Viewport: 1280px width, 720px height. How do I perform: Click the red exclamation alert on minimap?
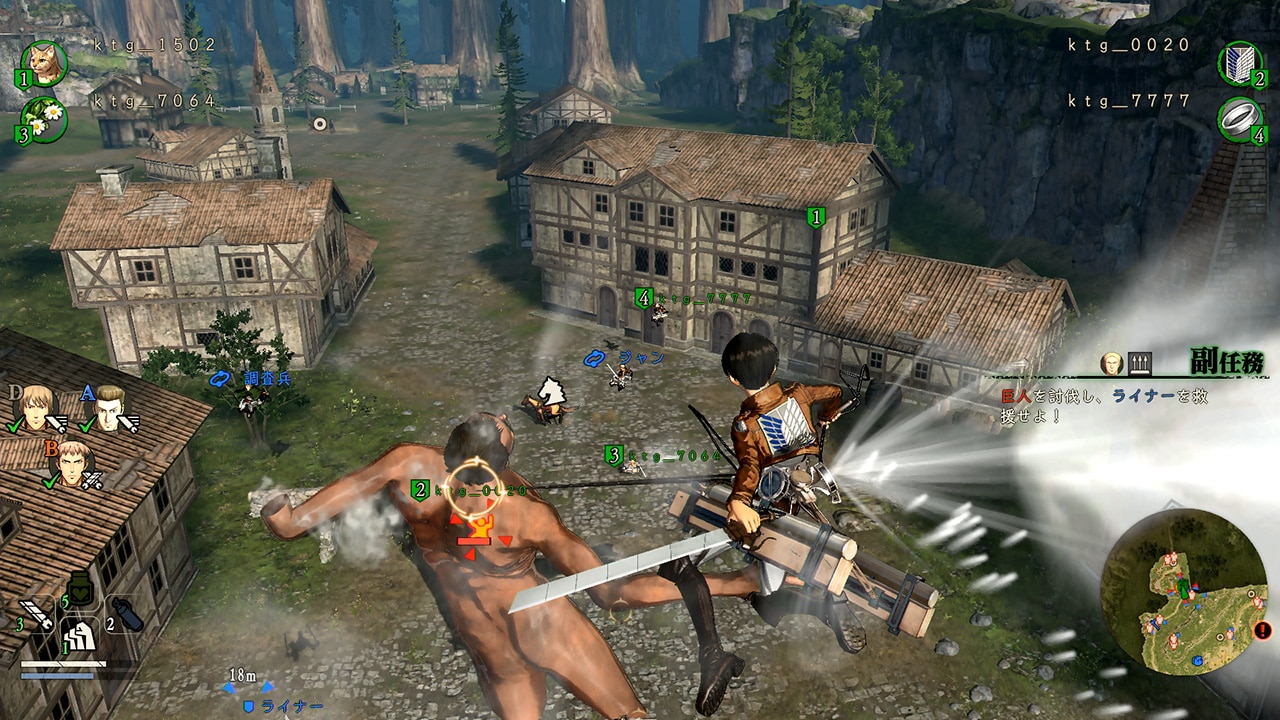[1263, 630]
